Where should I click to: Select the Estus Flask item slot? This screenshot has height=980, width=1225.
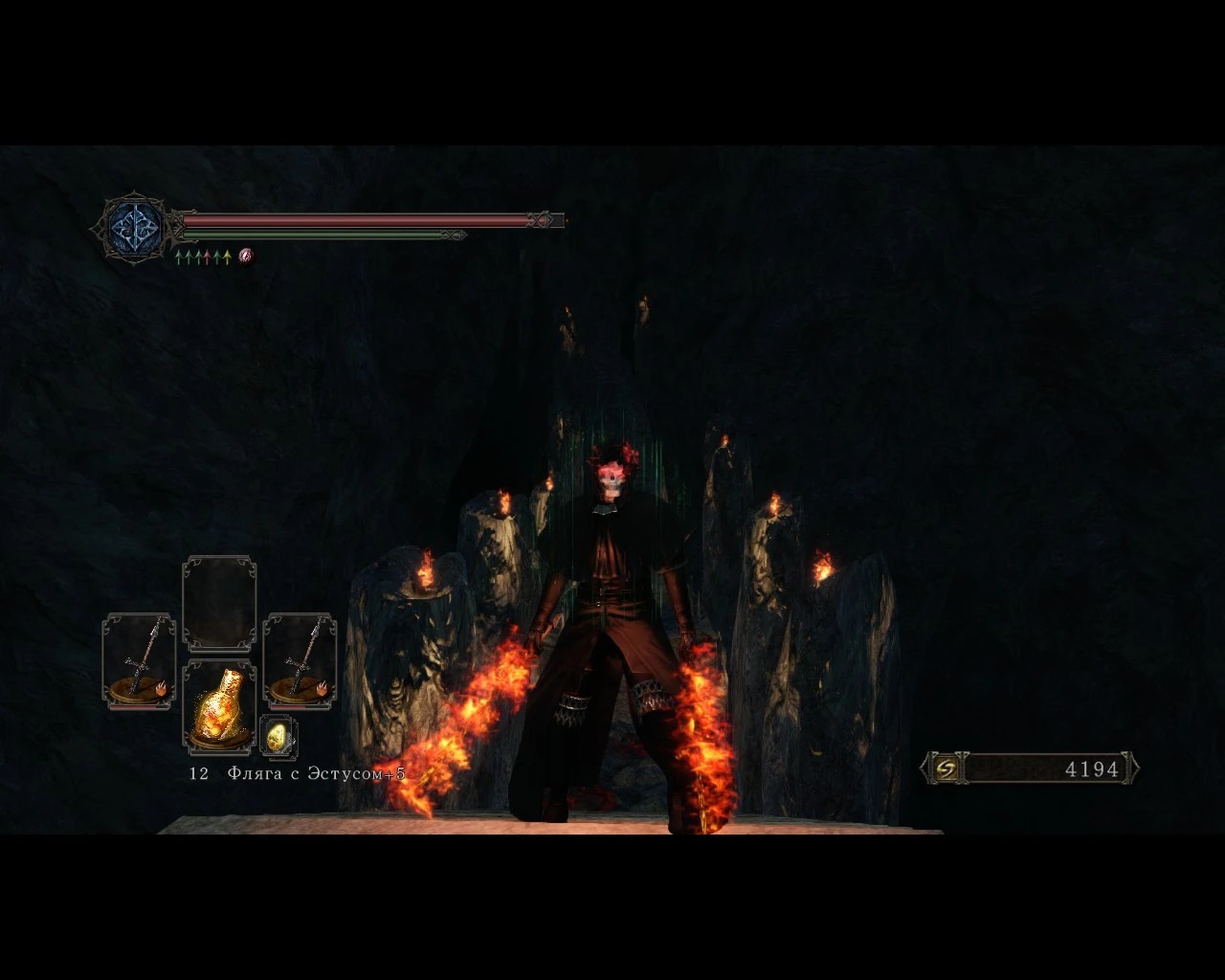(x=219, y=707)
